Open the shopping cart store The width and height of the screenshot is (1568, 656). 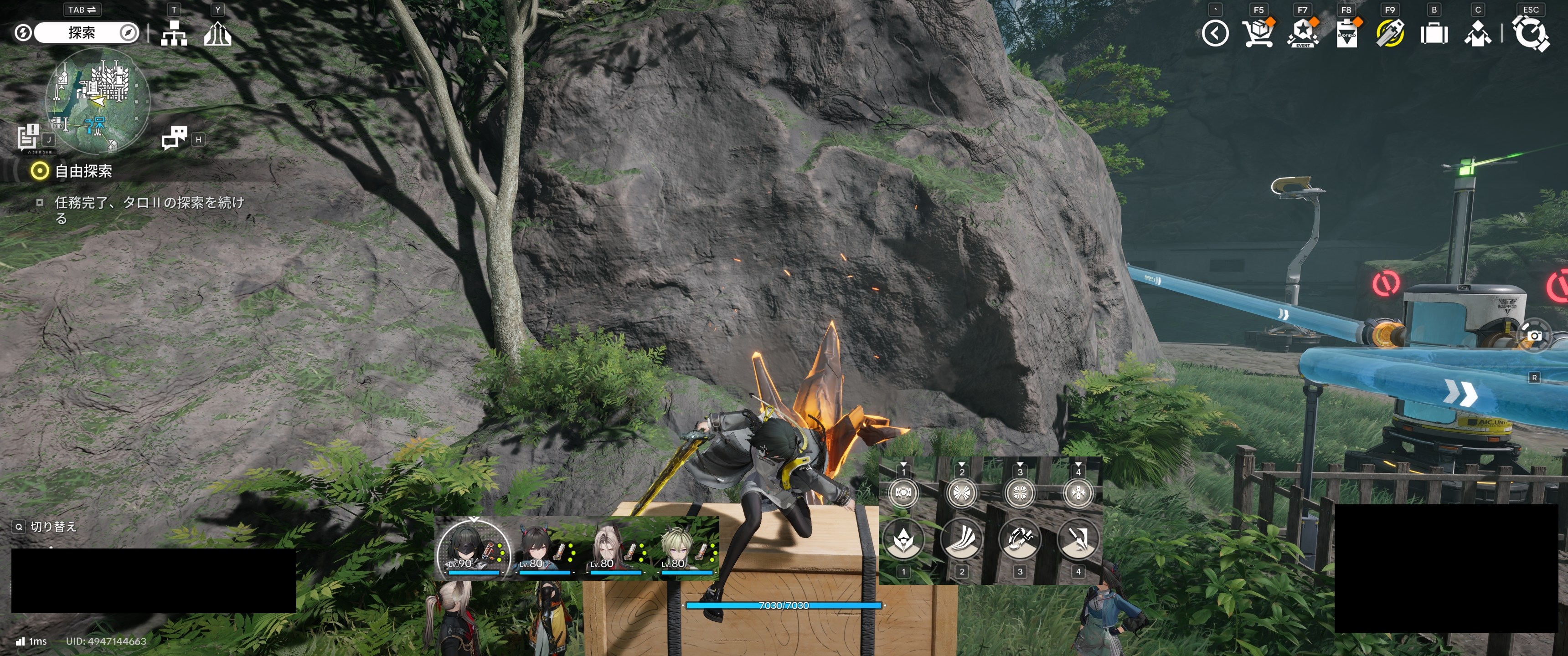(x=1258, y=33)
